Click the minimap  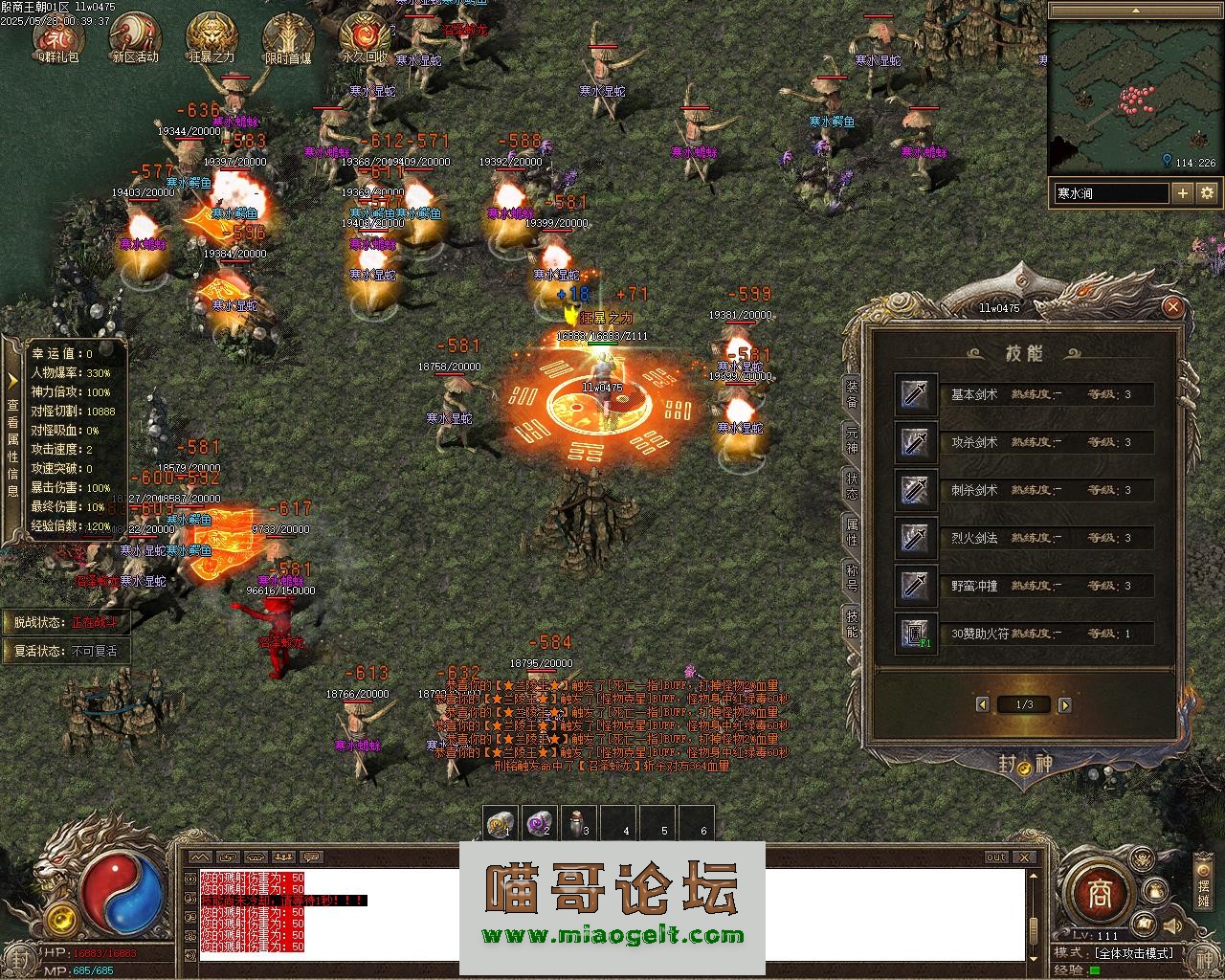(1133, 89)
